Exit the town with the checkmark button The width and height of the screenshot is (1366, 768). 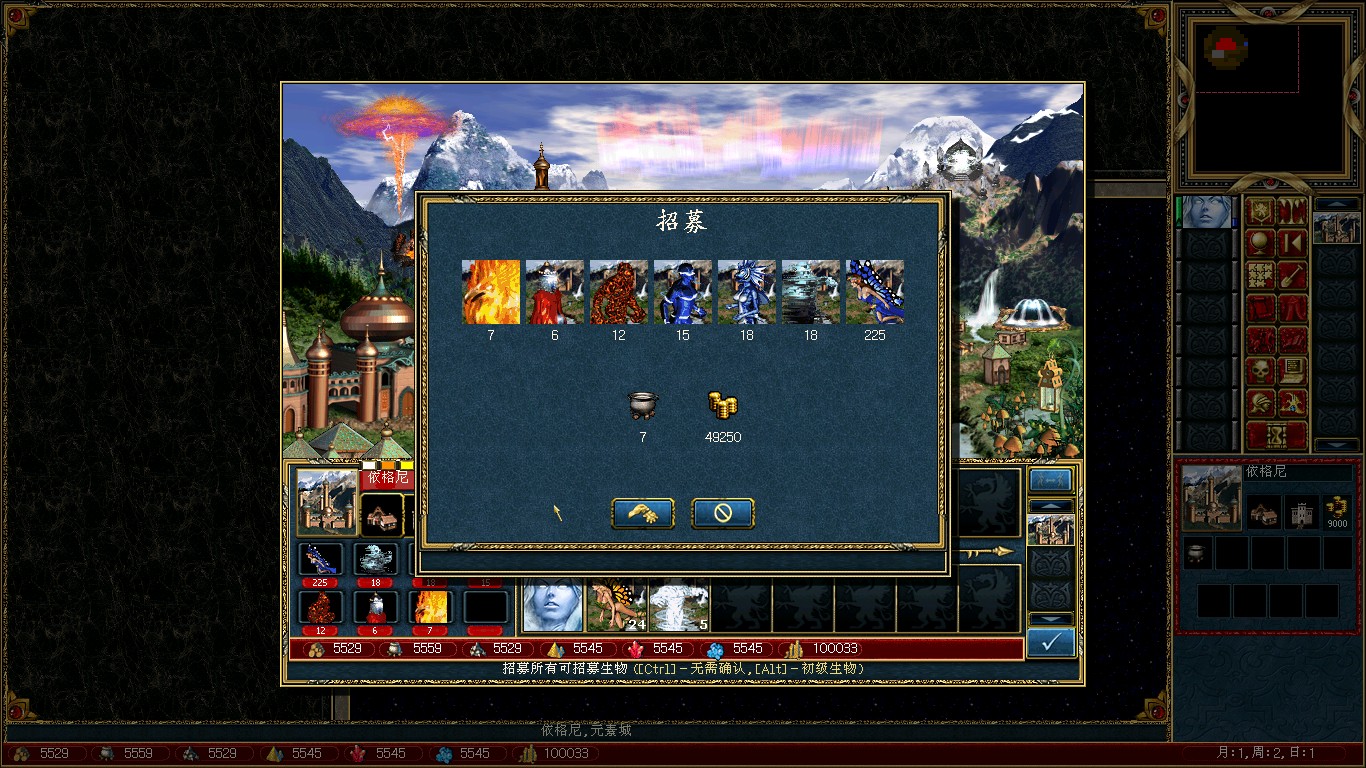pos(1051,643)
